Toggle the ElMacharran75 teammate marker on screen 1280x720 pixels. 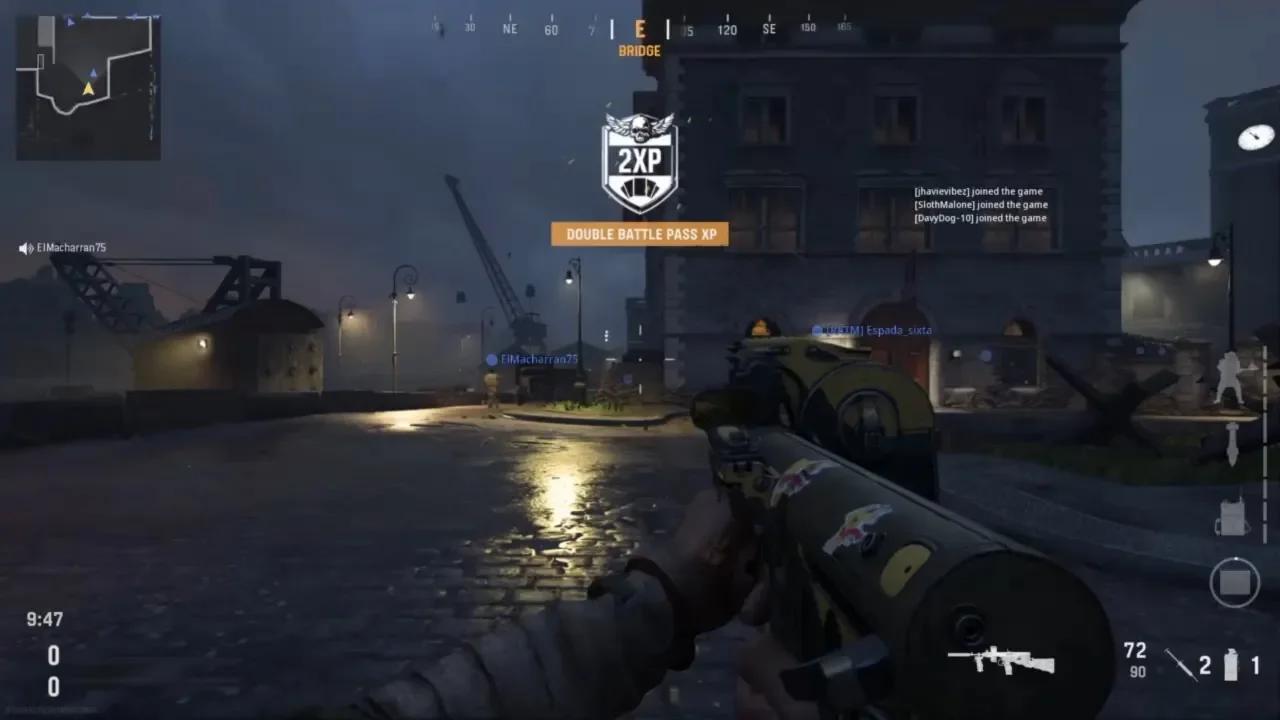530,357
